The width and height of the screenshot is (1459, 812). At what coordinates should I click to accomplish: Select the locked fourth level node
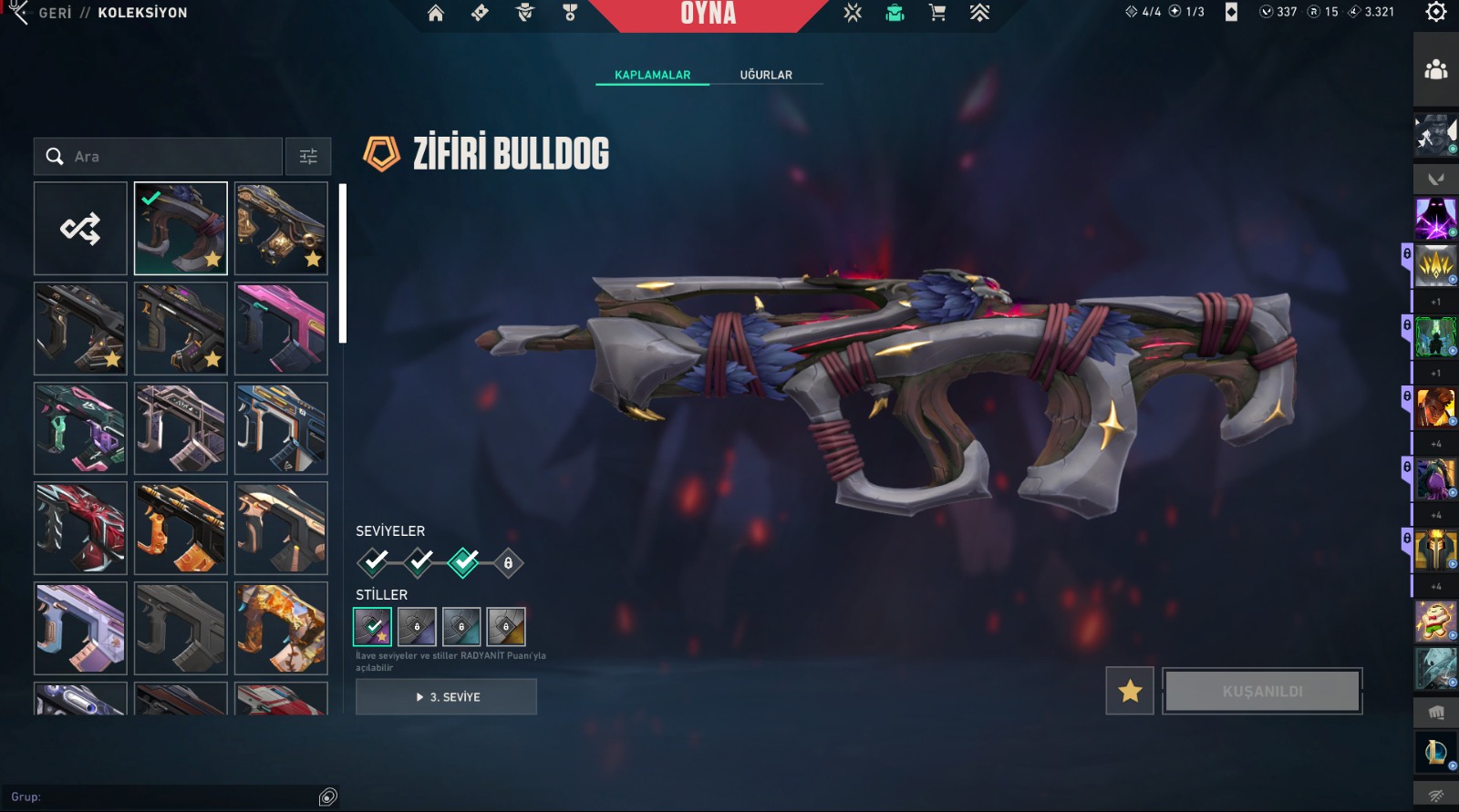point(508,563)
